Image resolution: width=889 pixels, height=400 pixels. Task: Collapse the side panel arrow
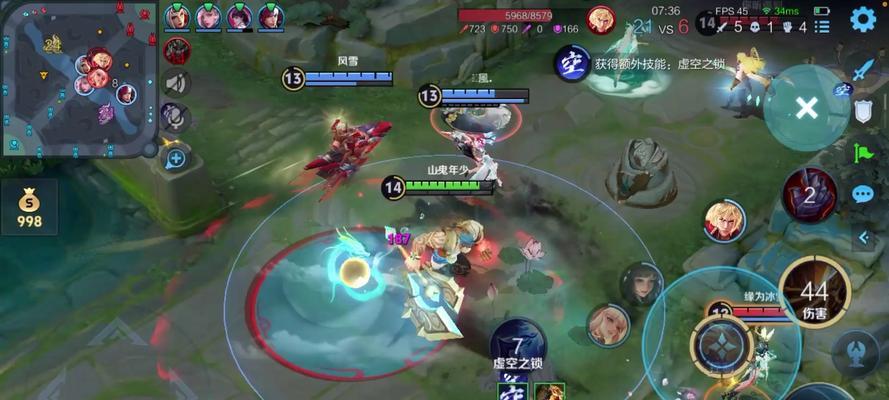coord(865,237)
